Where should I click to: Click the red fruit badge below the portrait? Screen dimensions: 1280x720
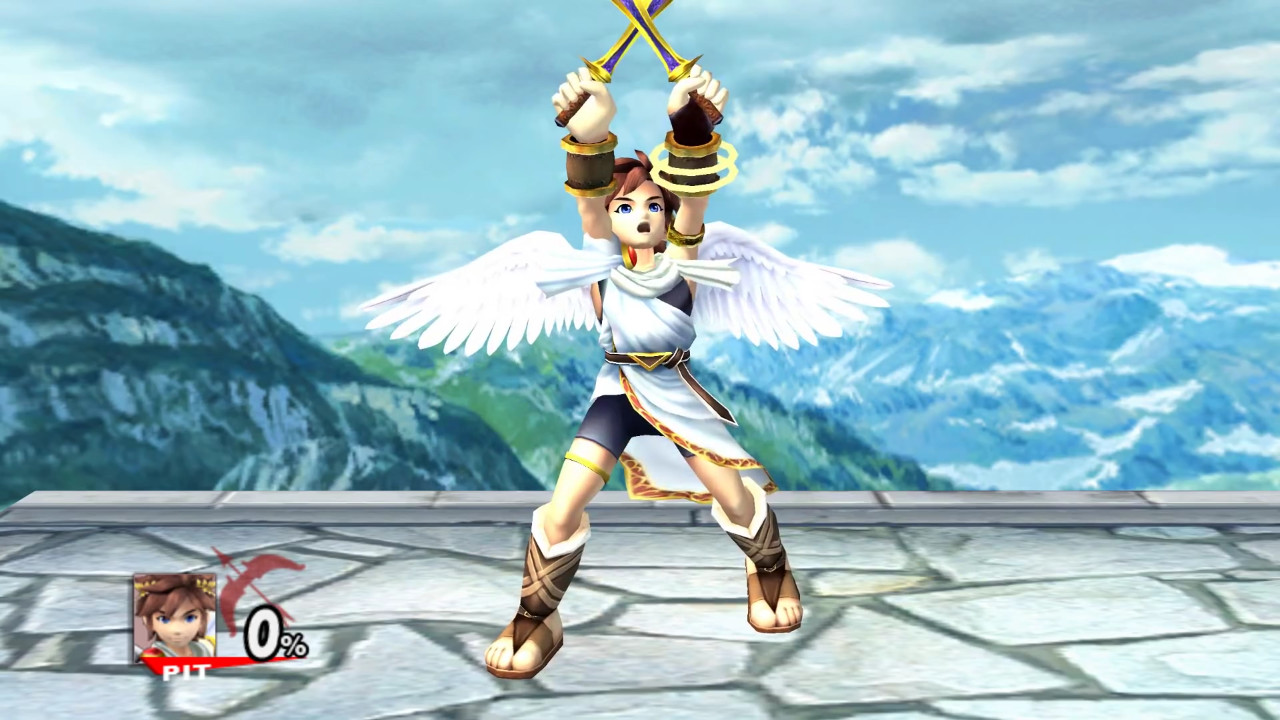click(152, 652)
